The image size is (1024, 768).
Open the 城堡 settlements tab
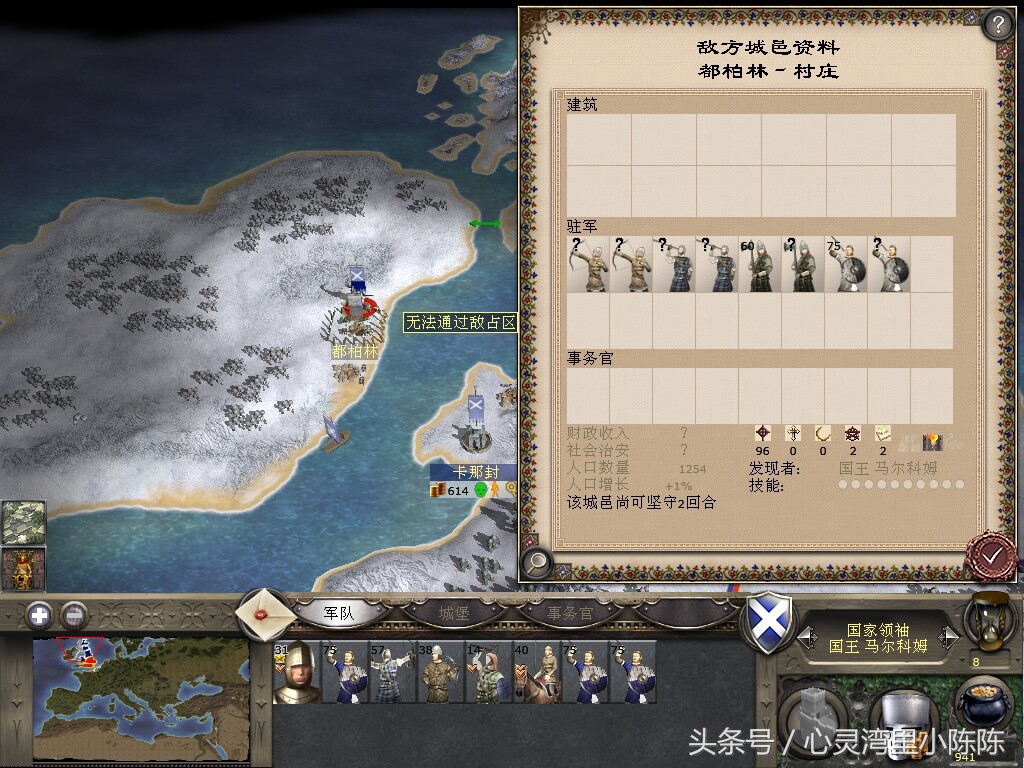tap(454, 612)
